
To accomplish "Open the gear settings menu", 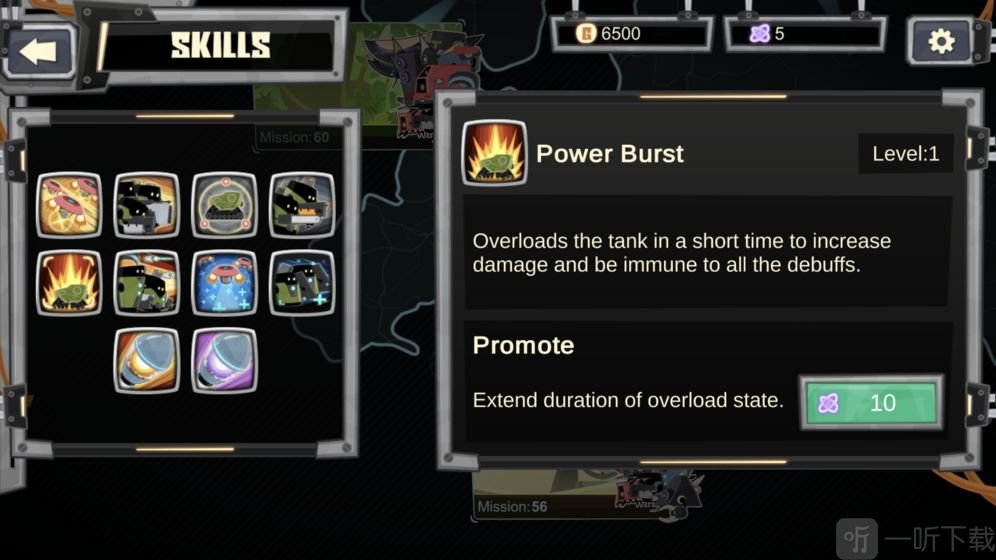I will click(x=941, y=41).
